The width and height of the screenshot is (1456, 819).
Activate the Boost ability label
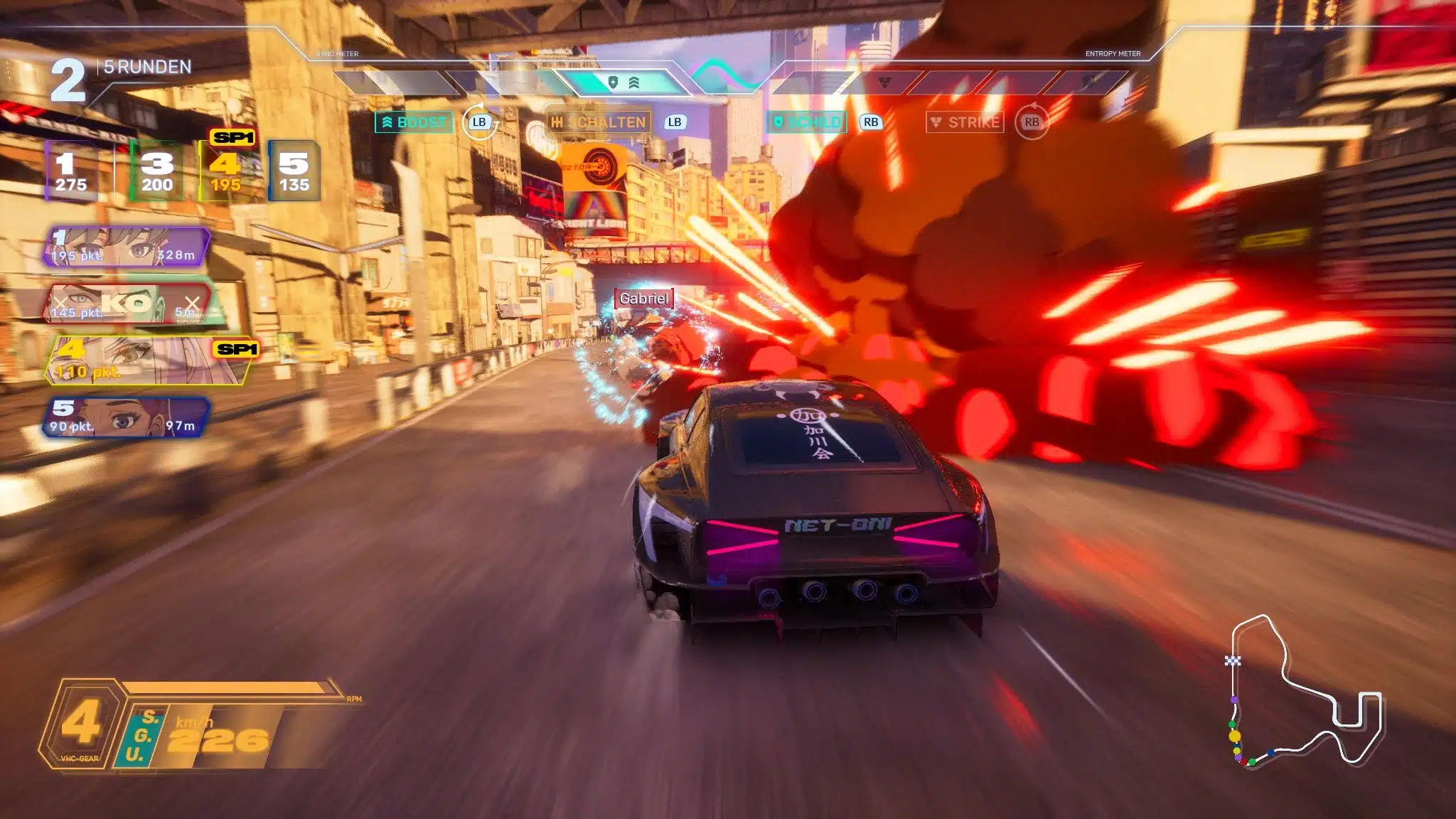click(414, 122)
